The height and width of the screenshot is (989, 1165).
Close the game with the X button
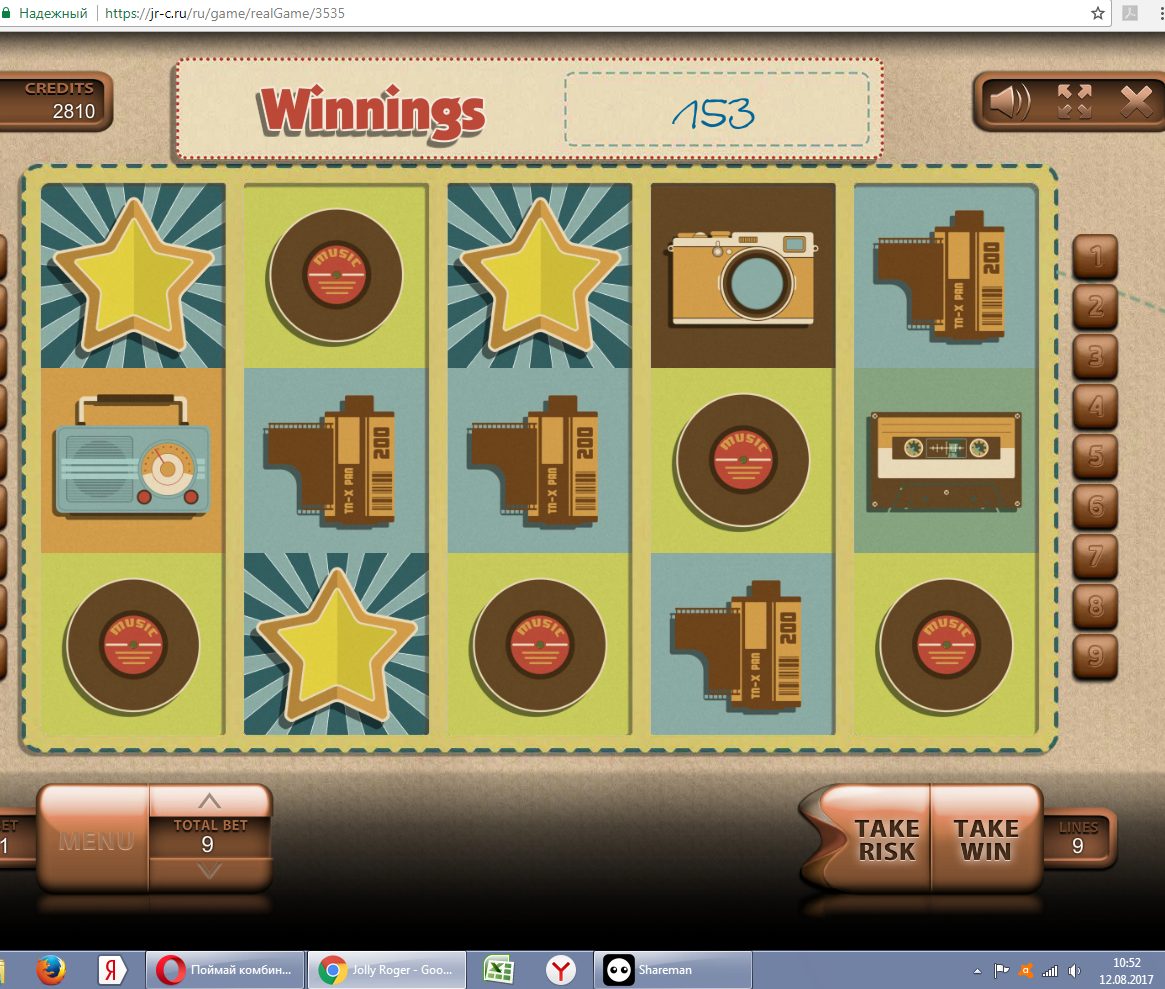(x=1136, y=101)
